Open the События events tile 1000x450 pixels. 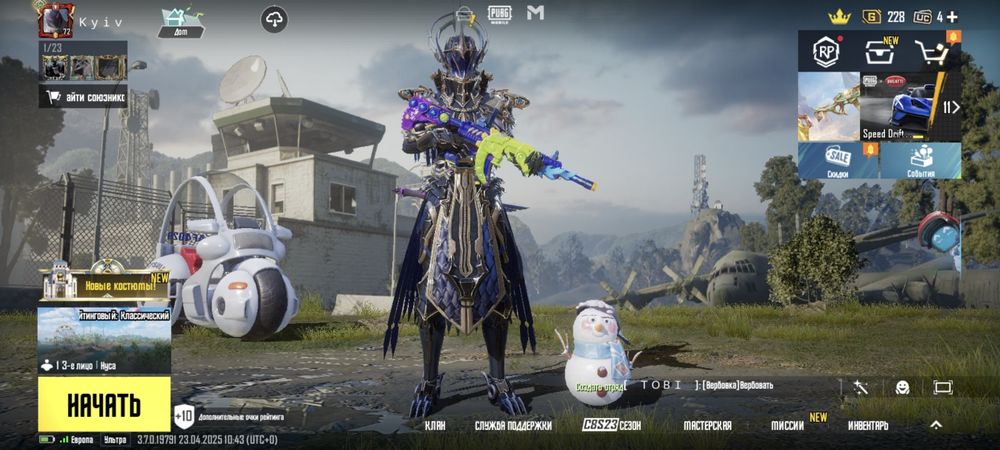920,160
